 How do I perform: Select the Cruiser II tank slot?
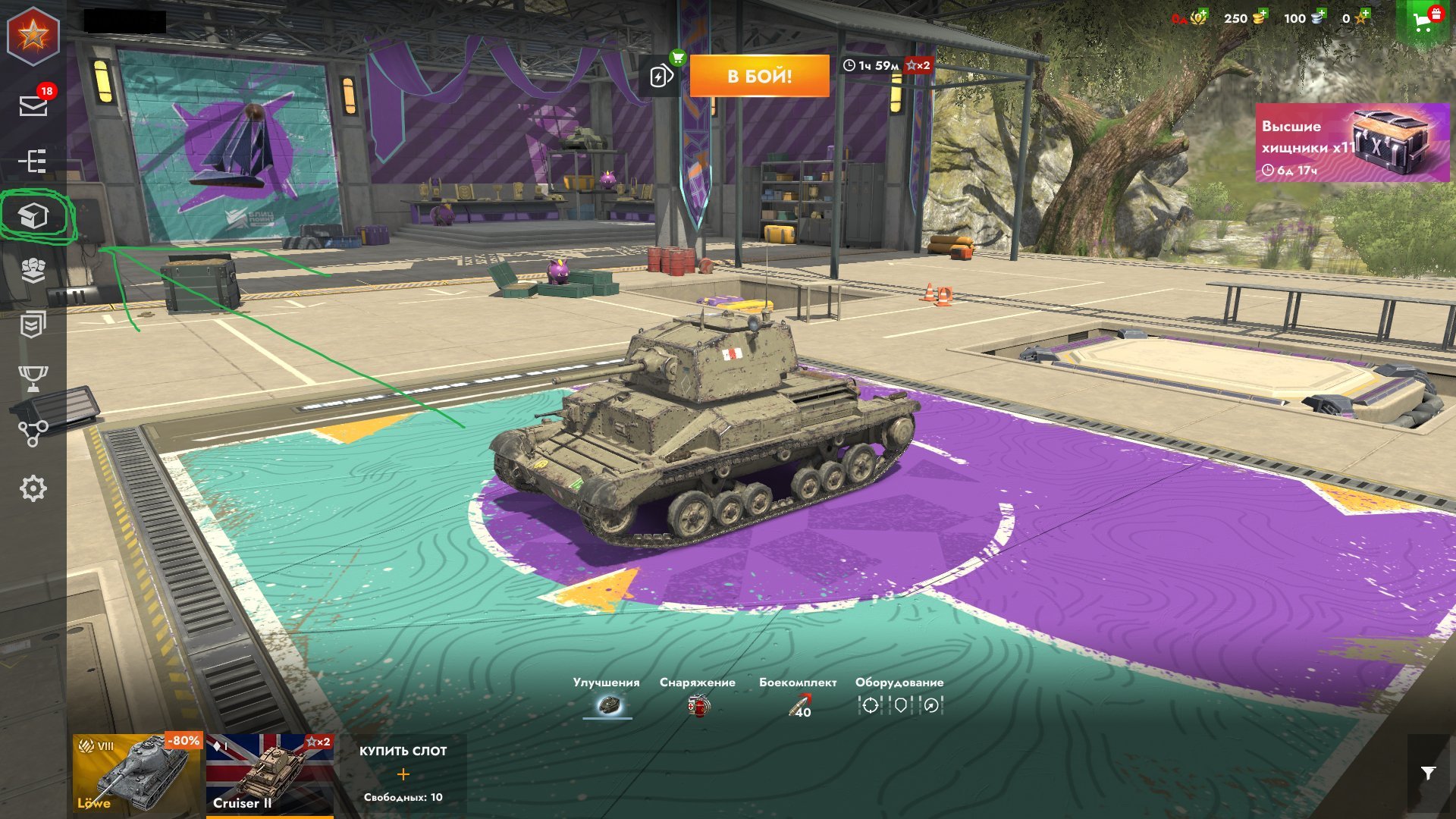269,773
